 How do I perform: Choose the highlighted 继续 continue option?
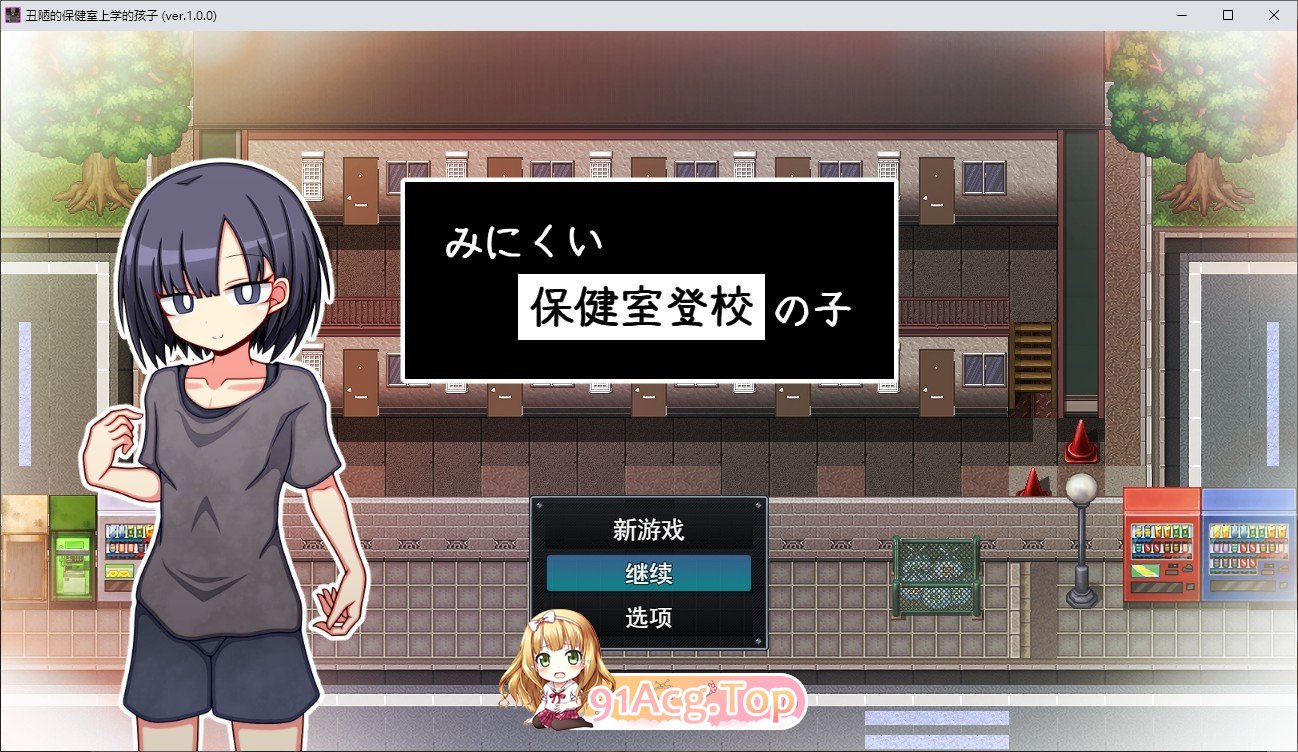click(x=648, y=573)
